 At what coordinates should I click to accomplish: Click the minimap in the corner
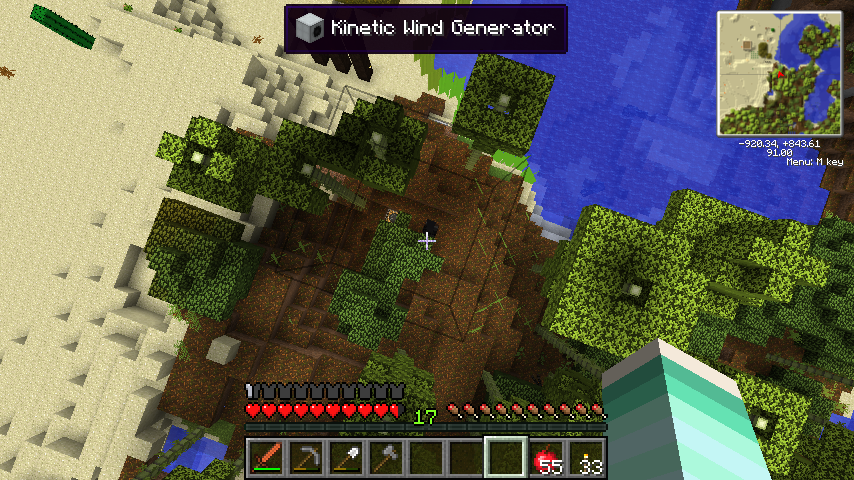coord(780,73)
